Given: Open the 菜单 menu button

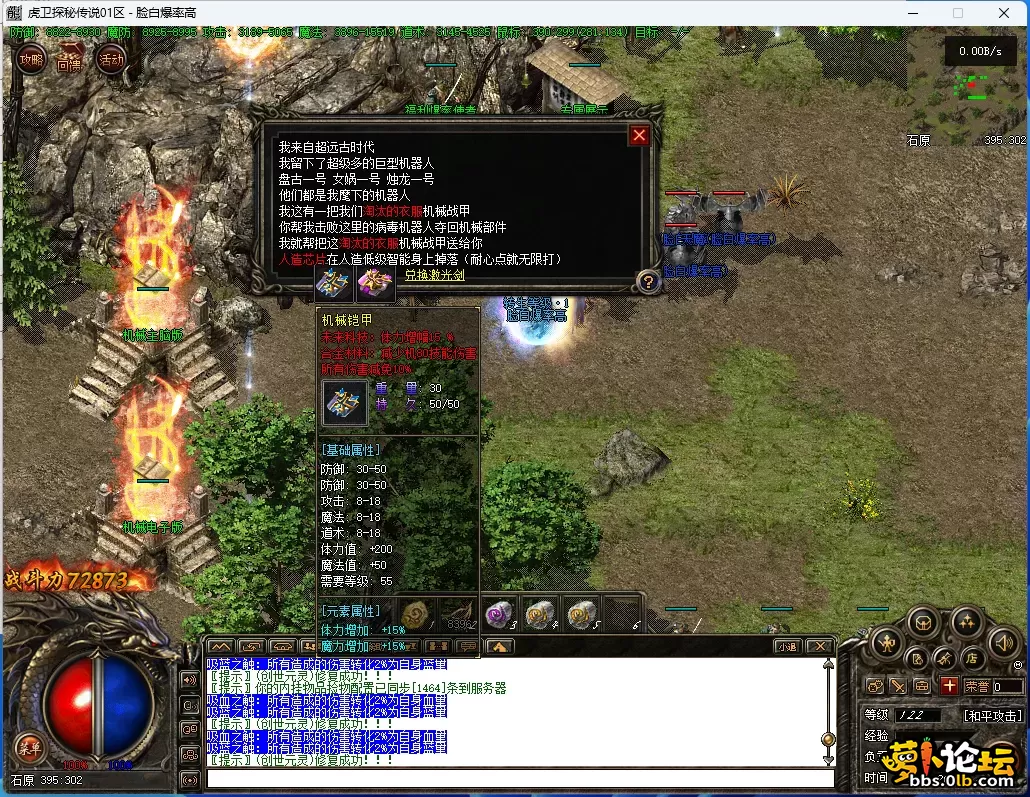Looking at the screenshot, I should (x=29, y=747).
